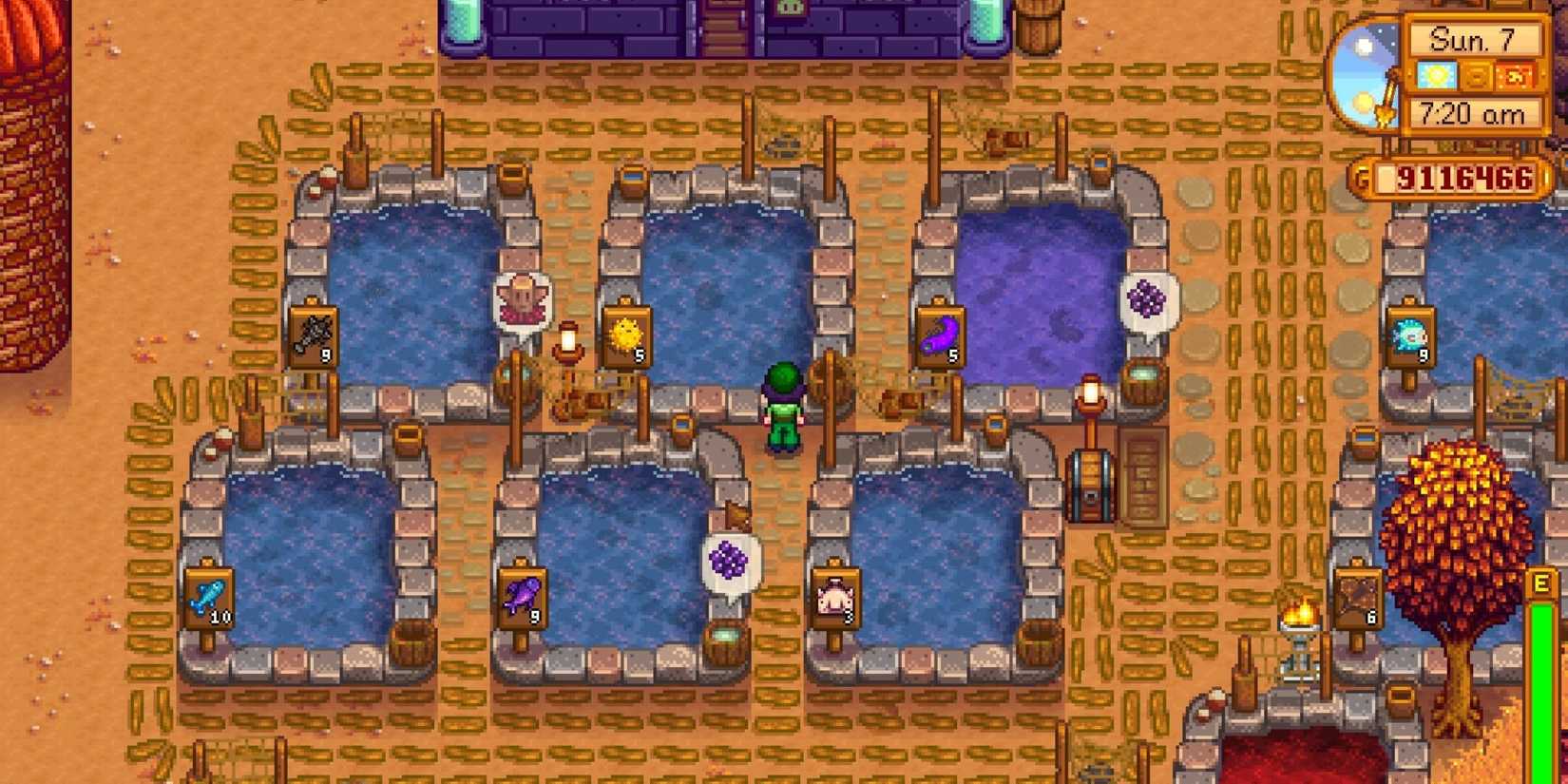Click the Eel pond sign showing 5
Viewport: 1568px width, 784px height.
click(x=936, y=335)
